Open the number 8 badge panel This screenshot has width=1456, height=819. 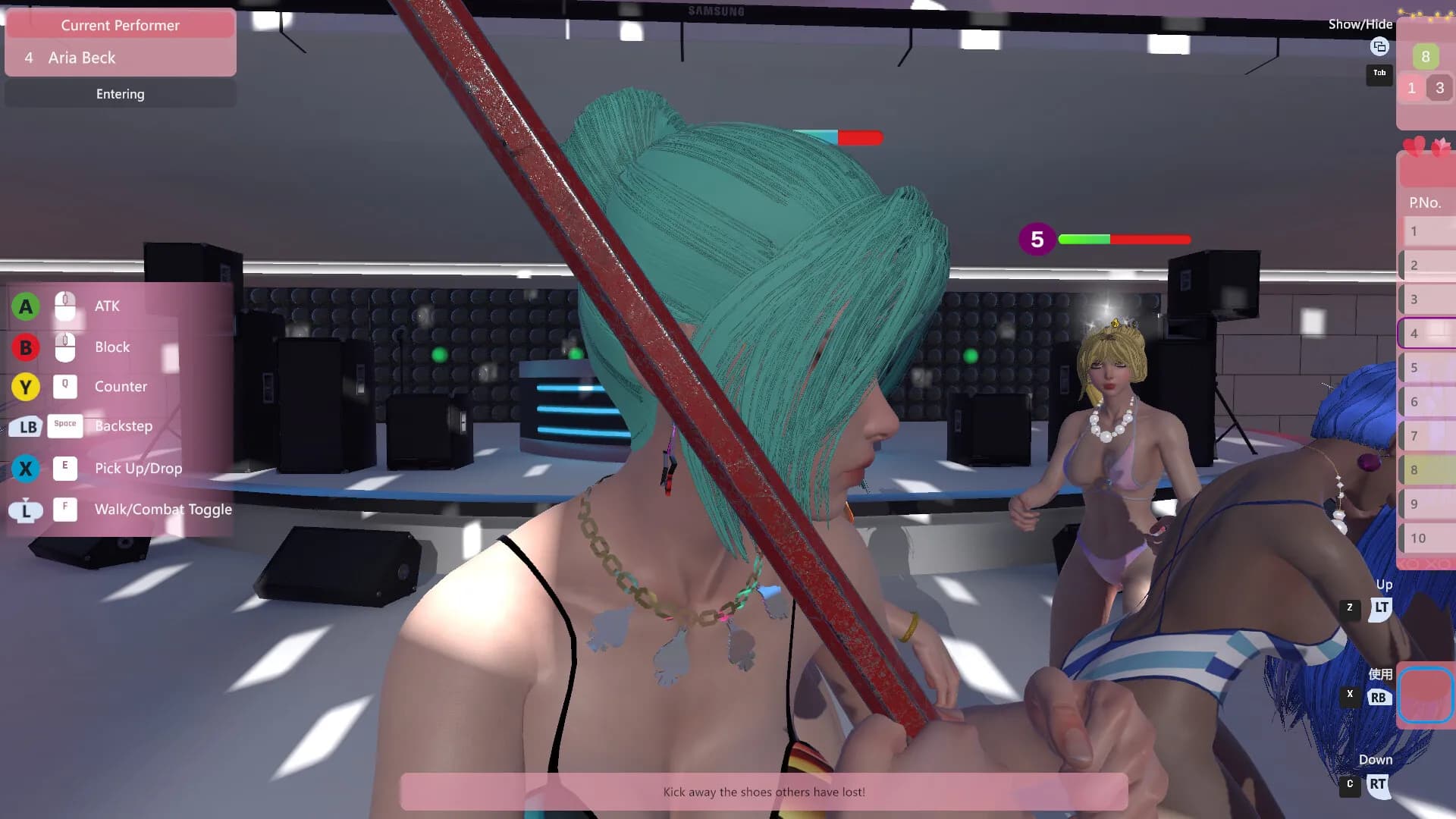[x=1426, y=56]
